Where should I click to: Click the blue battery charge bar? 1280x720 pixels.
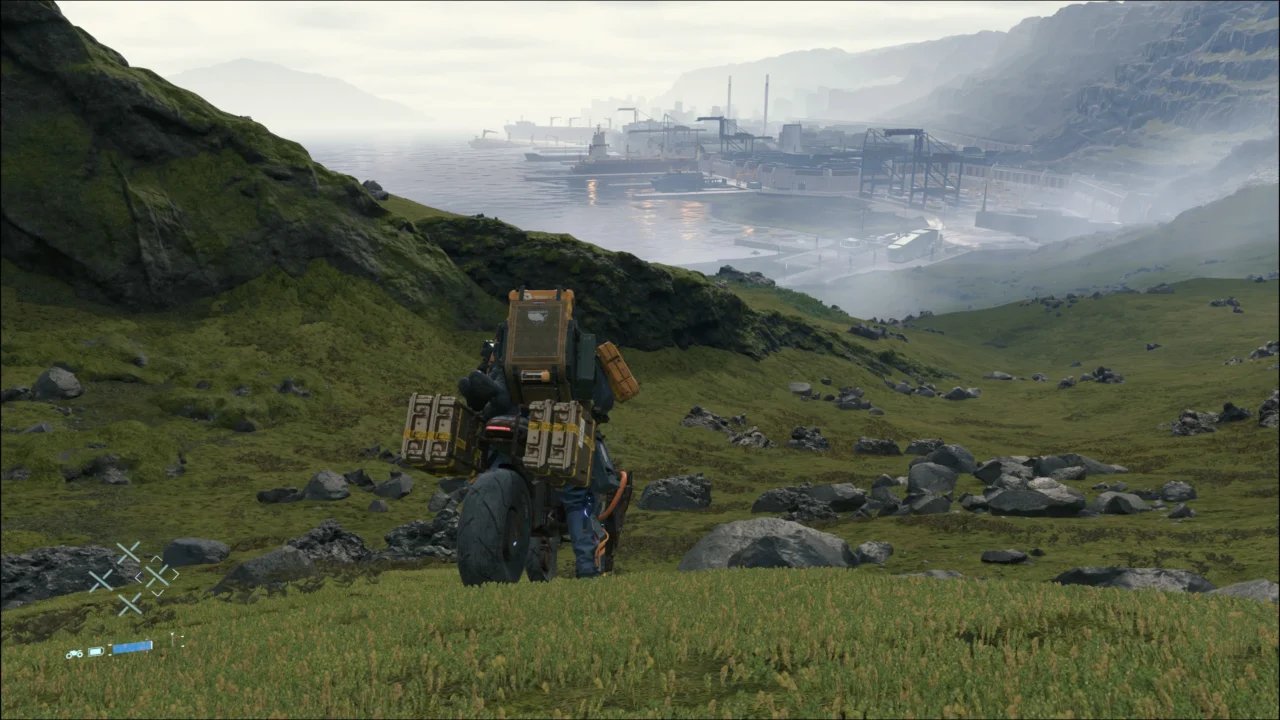[x=133, y=647]
